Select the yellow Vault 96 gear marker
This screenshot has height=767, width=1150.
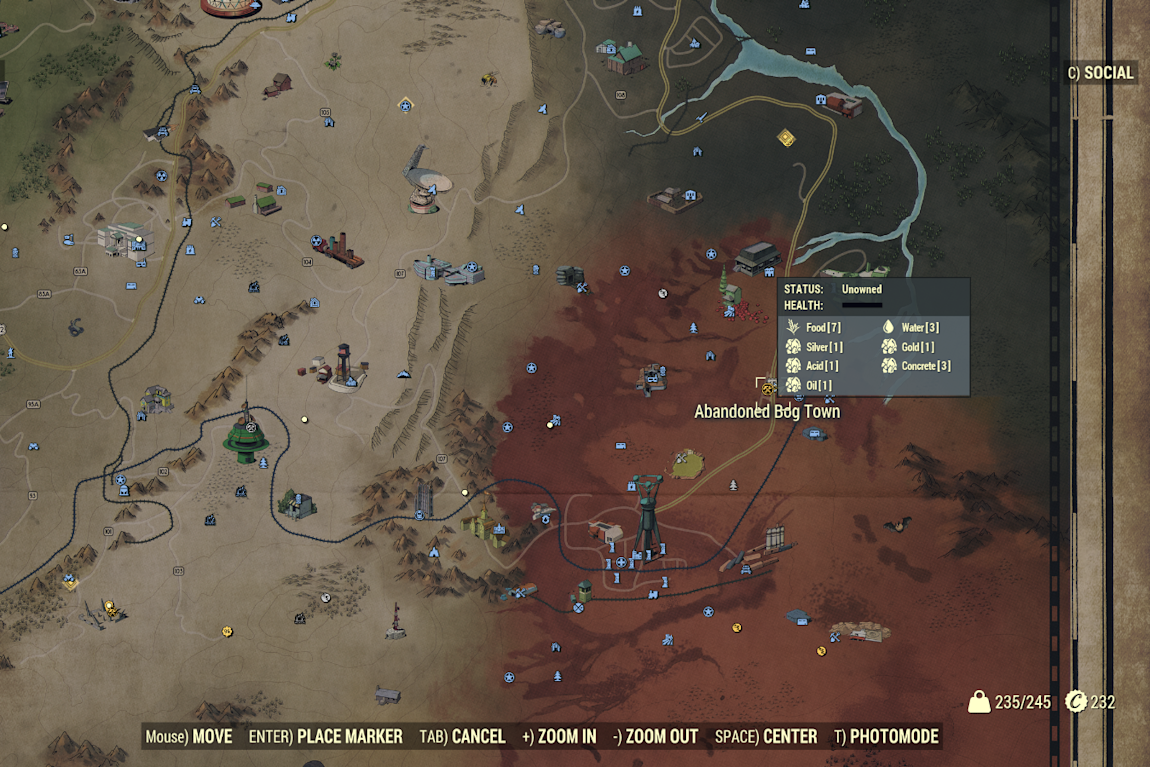click(x=228, y=631)
